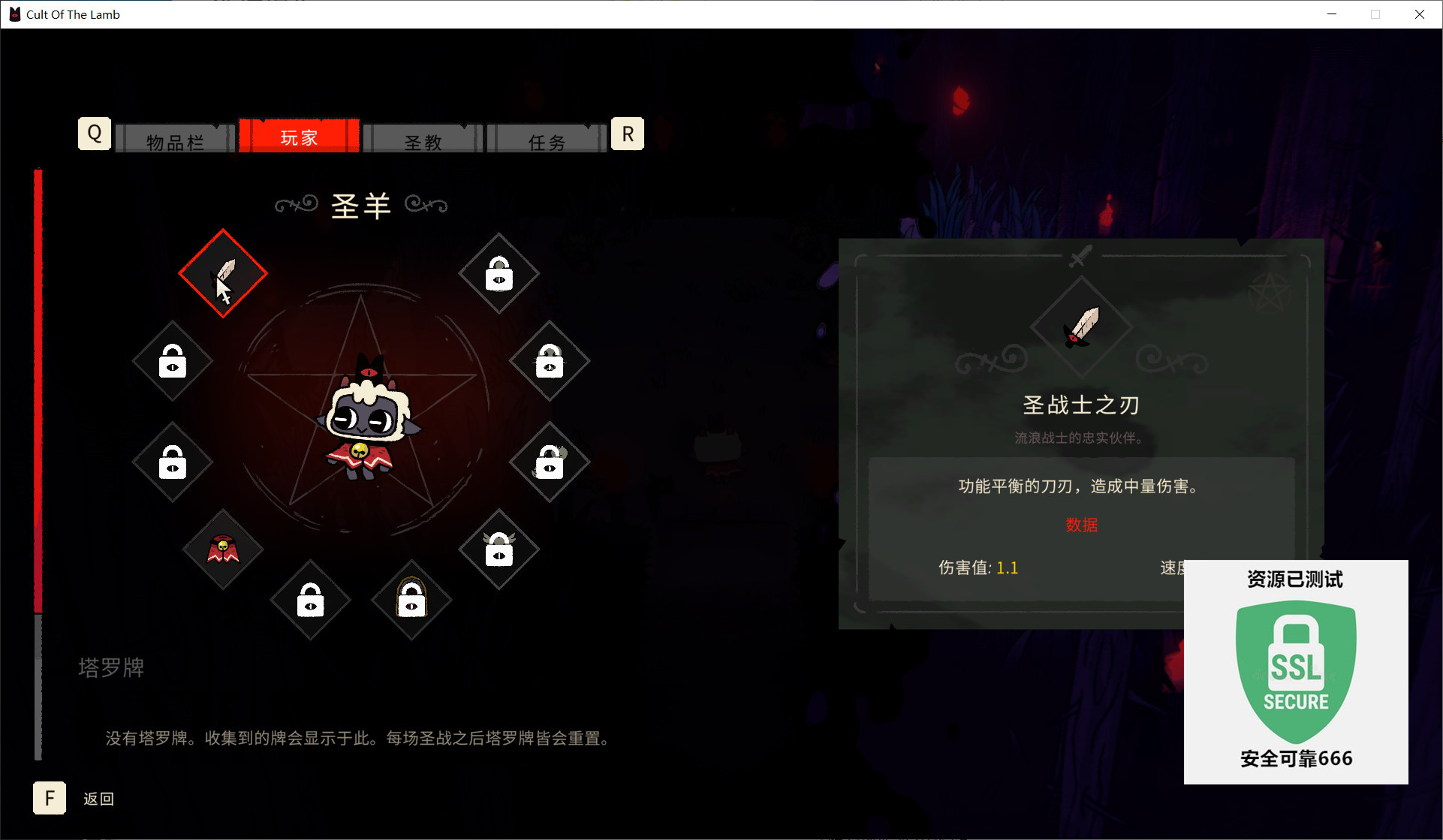Click the 返回 back option beside F
Image resolution: width=1443 pixels, height=840 pixels.
point(98,798)
